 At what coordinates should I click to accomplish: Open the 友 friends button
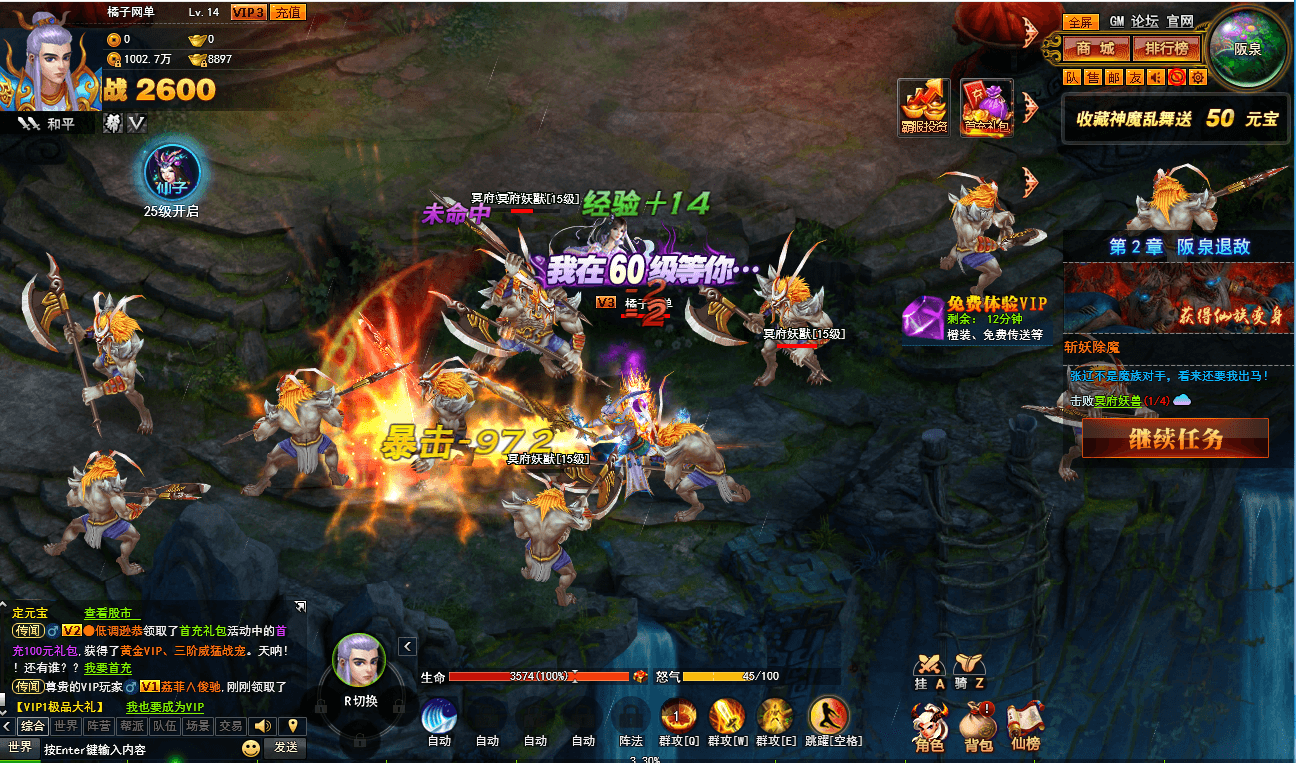tap(1135, 77)
